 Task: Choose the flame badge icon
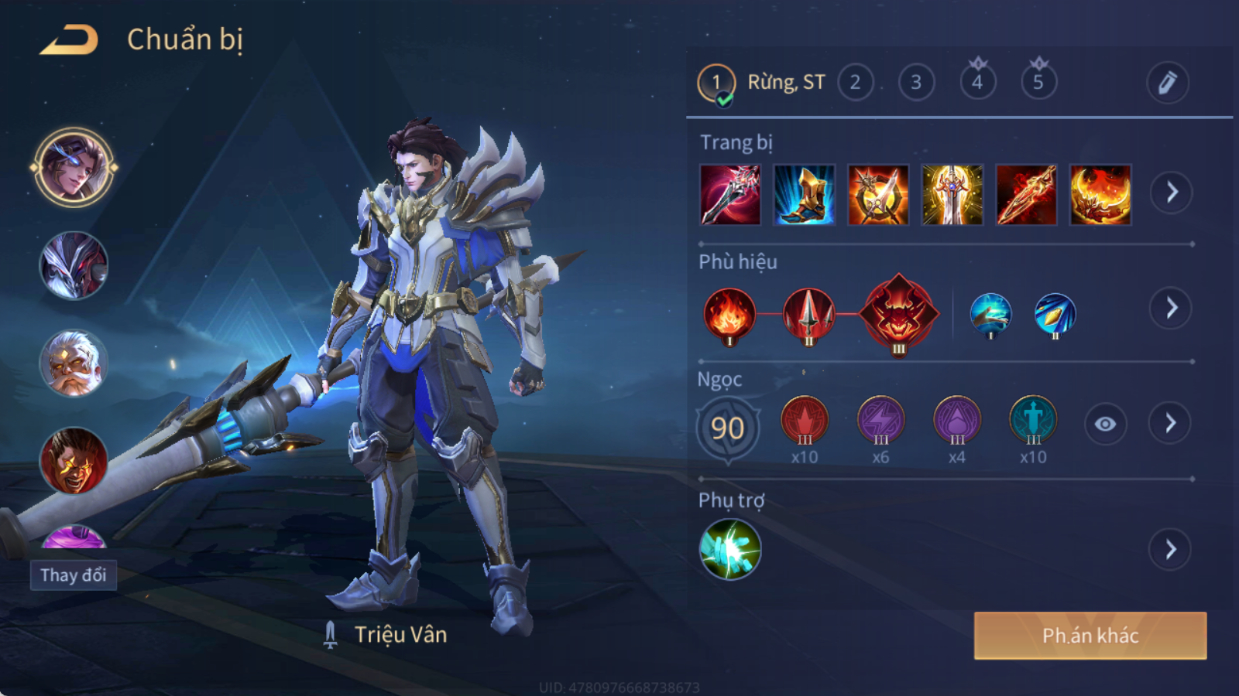pos(729,314)
